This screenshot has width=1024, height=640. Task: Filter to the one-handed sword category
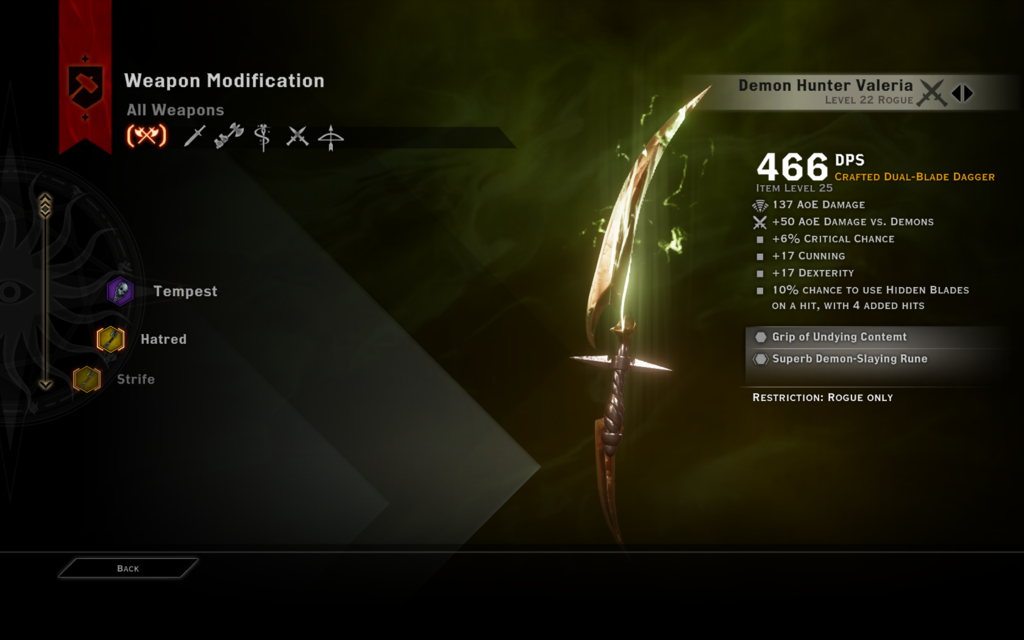click(x=195, y=136)
